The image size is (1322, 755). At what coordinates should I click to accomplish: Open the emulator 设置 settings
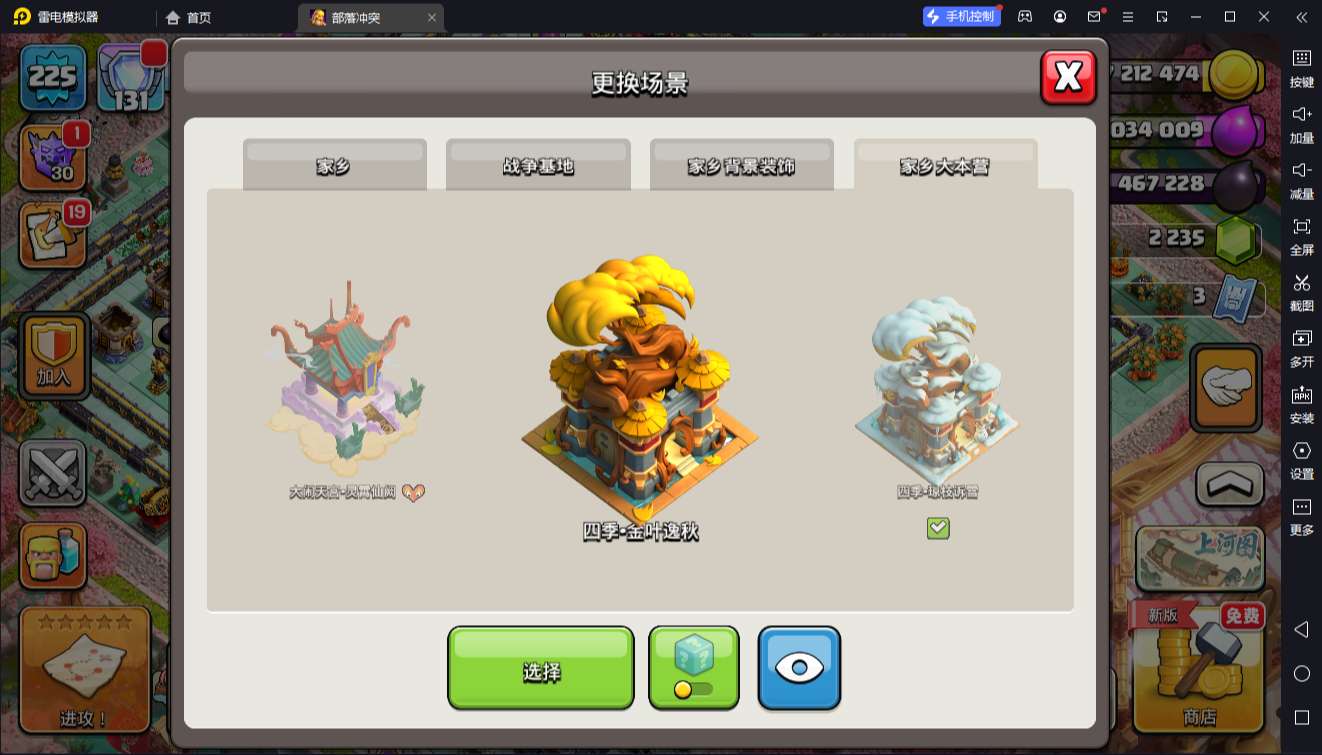point(1301,459)
